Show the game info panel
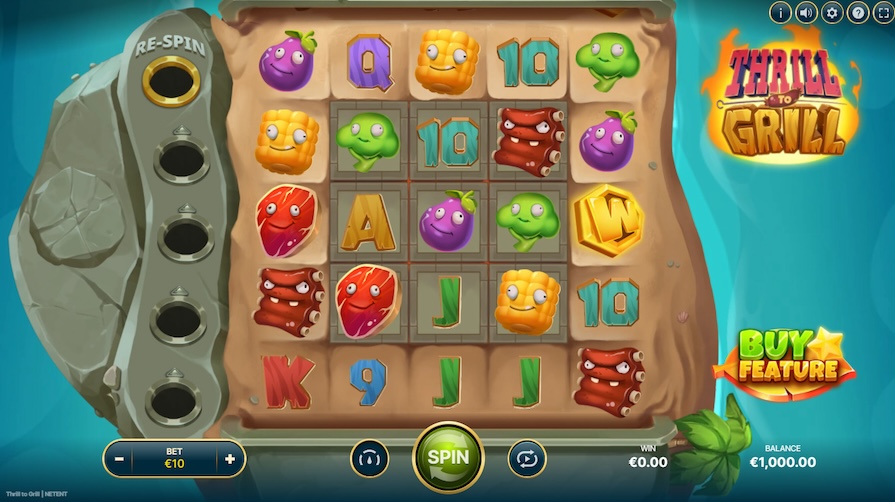 [x=780, y=13]
